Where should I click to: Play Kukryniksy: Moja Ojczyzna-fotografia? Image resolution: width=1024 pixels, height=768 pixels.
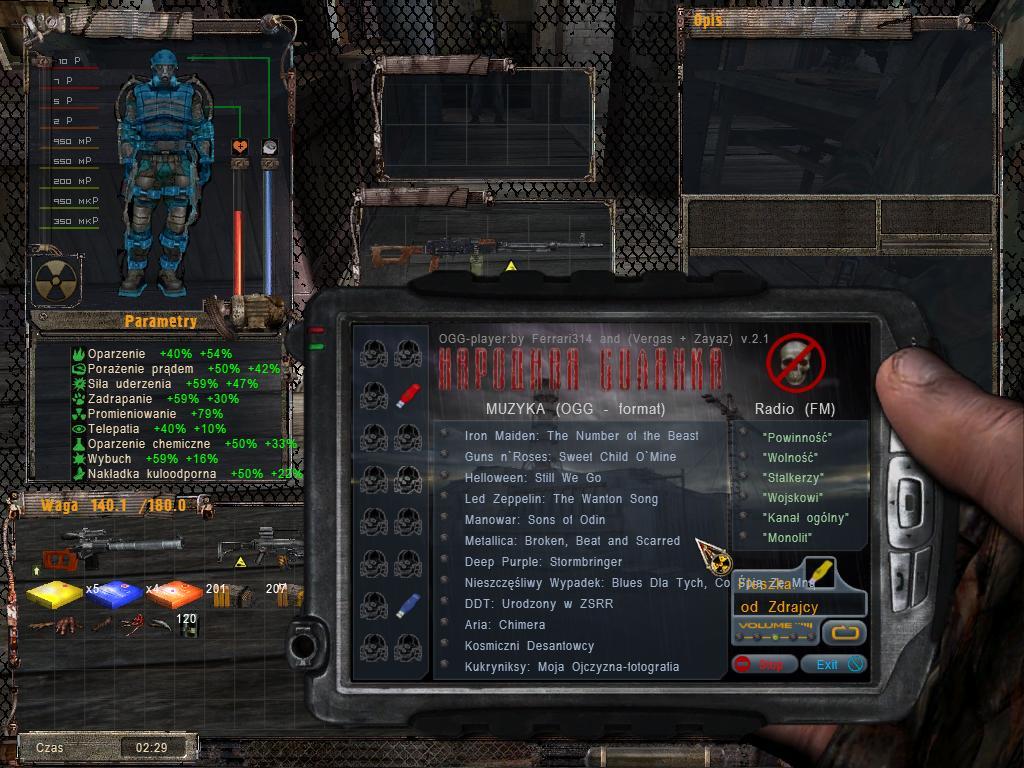click(x=572, y=667)
